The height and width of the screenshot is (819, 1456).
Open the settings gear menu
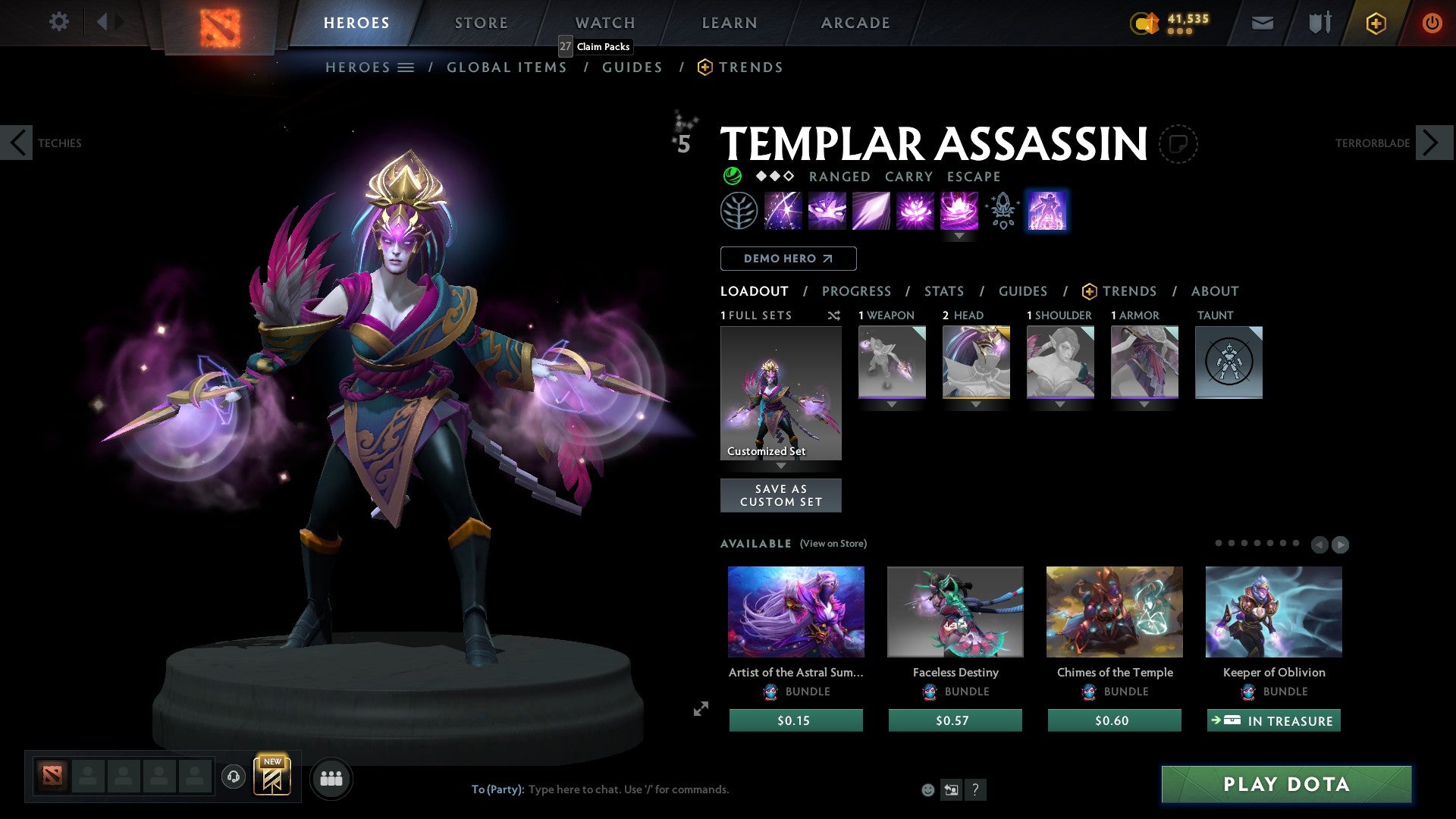tap(58, 22)
